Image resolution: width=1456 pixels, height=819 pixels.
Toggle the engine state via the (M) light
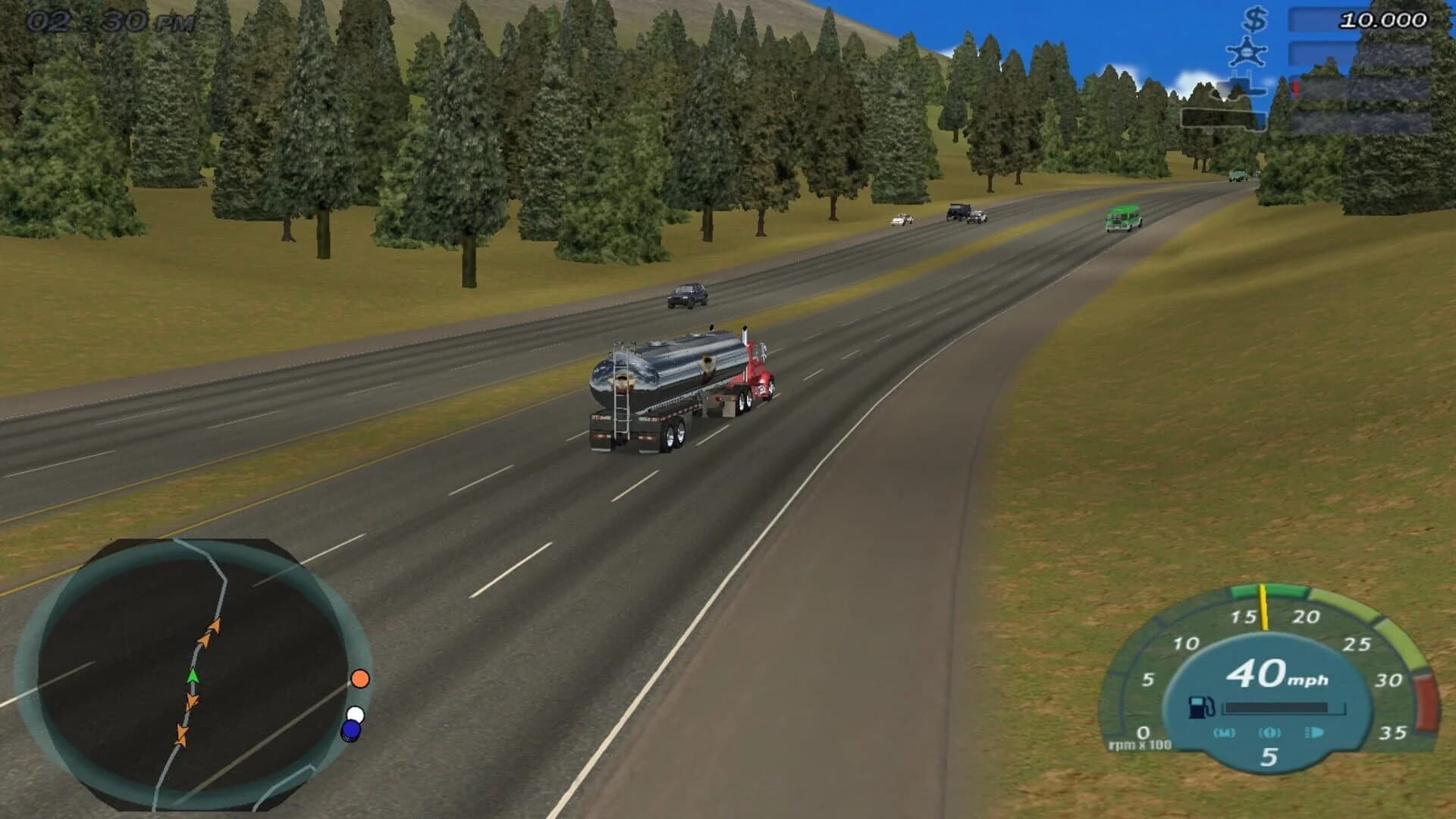(1225, 734)
